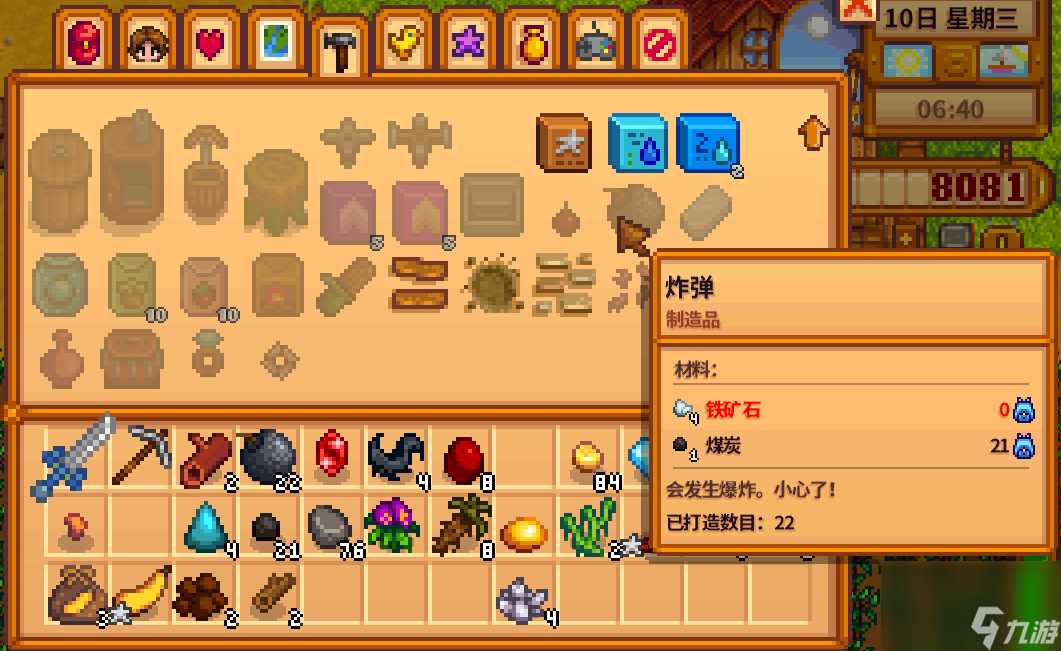1061x651 pixels.
Task: Select the purple flower item
Action: point(393,523)
